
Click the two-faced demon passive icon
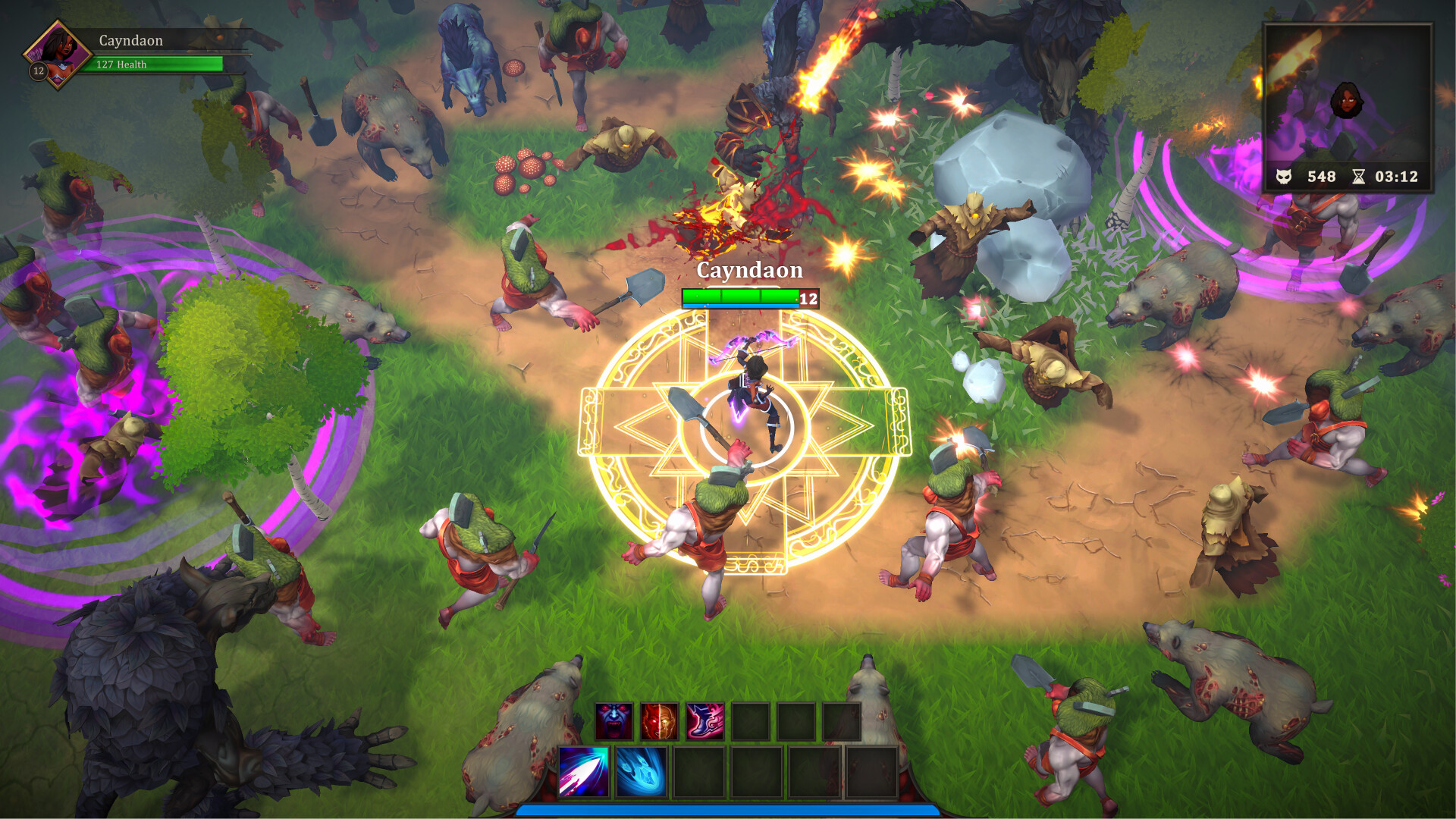pyautogui.click(x=659, y=721)
